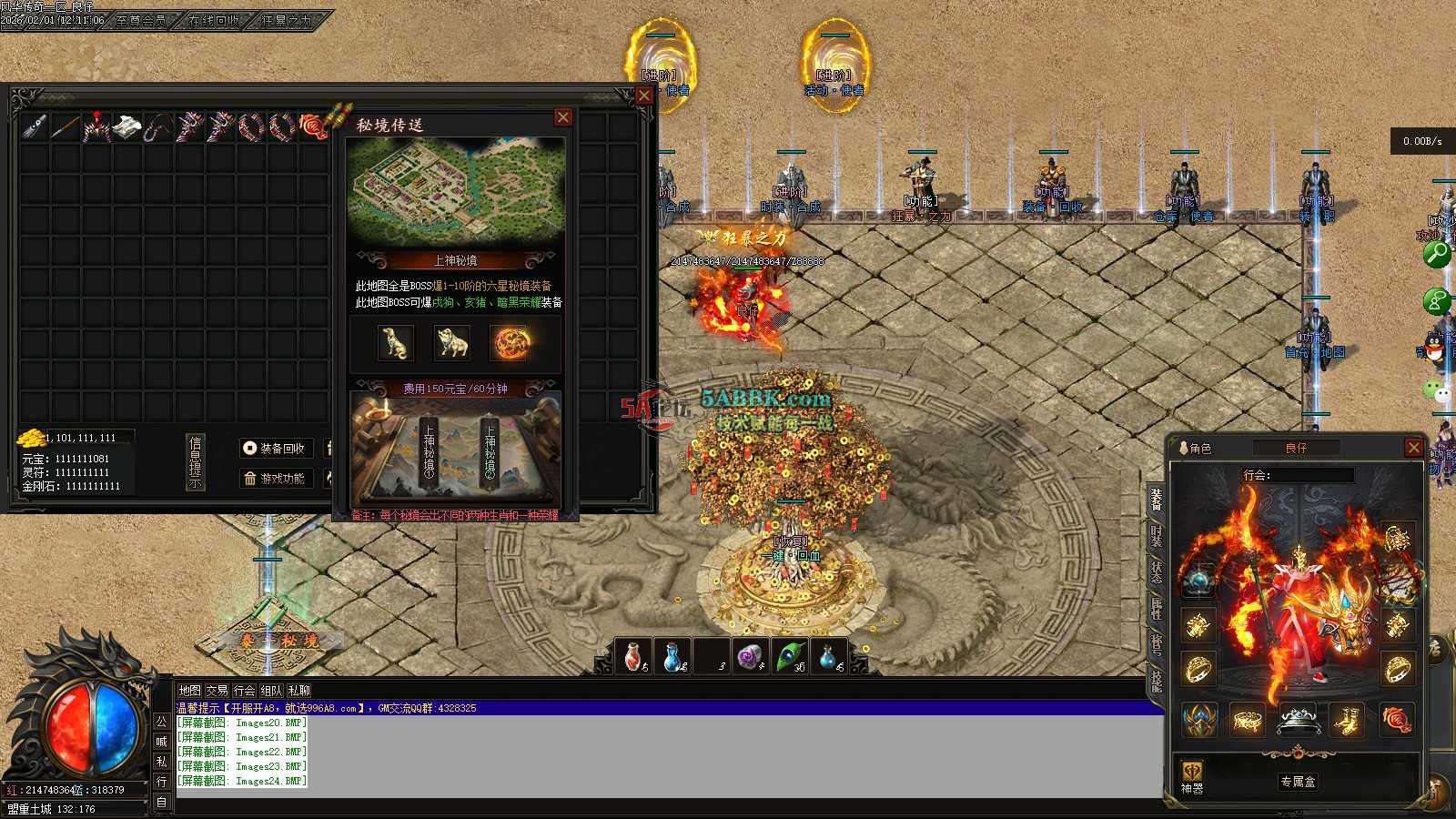Open the 地图 map from the chat bar

click(189, 691)
